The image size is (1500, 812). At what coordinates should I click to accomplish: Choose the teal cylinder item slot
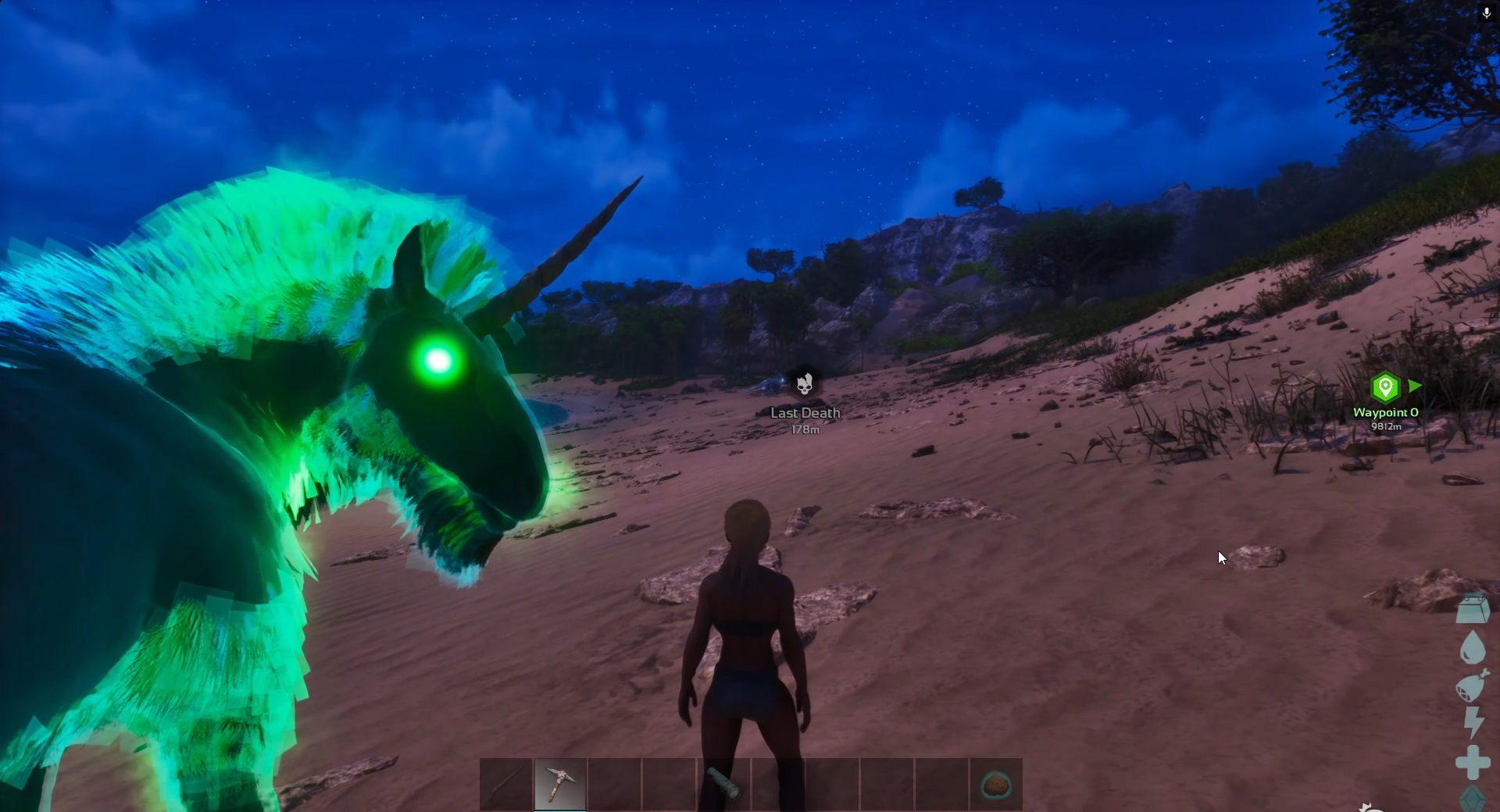click(x=723, y=783)
